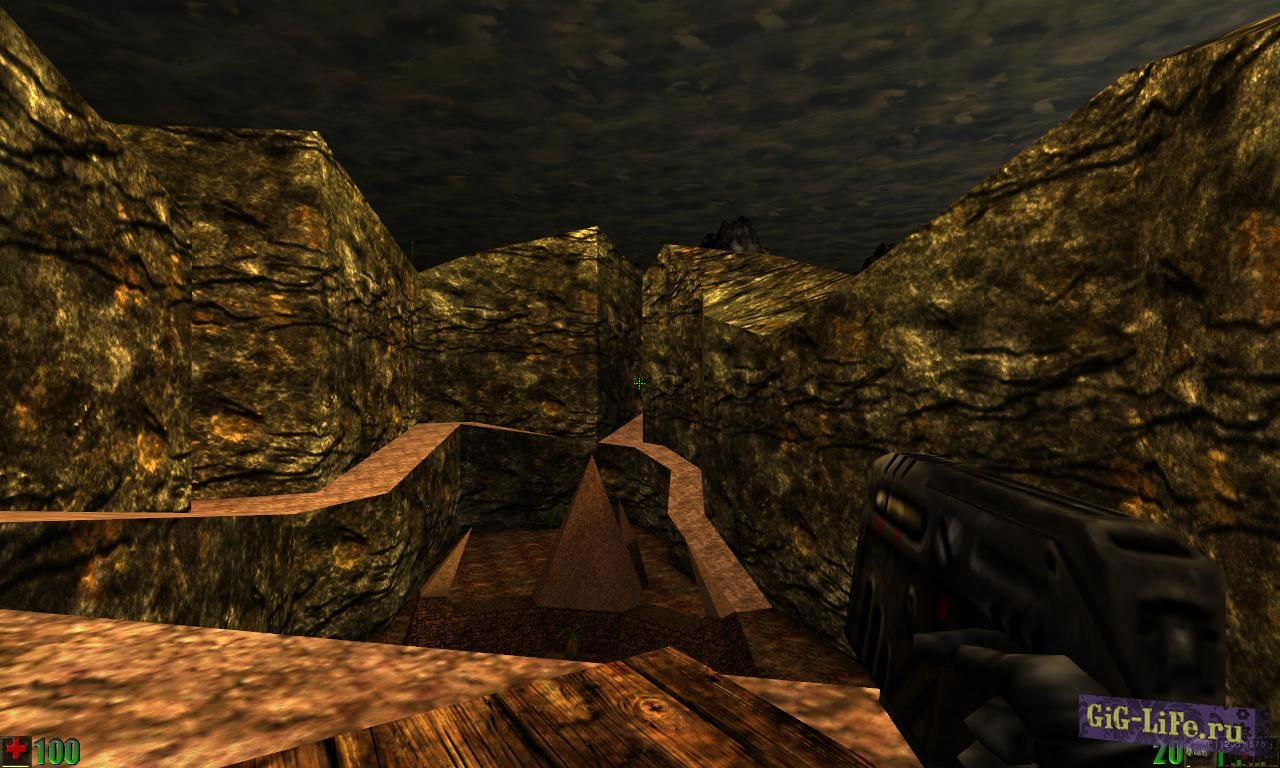Viewport: 1280px width, 768px height.
Task: Click the distant mountain peak on the horizon
Action: (738, 232)
